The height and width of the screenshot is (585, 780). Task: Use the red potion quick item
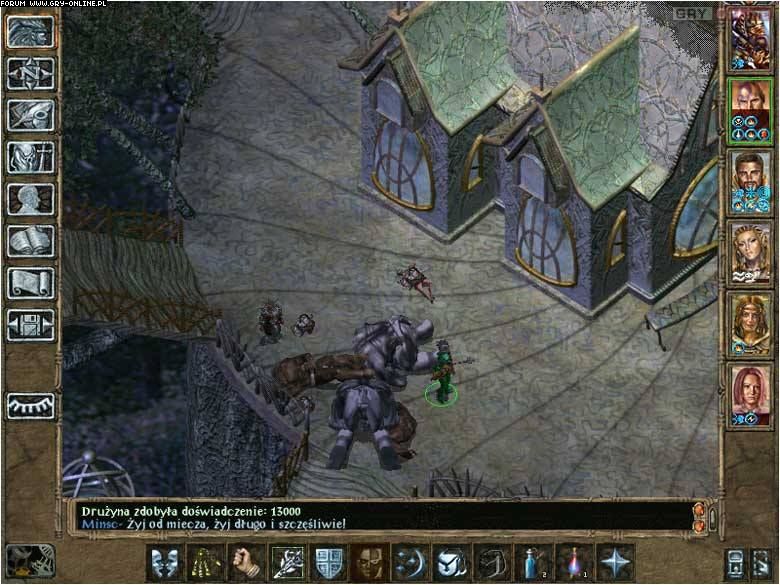(573, 563)
